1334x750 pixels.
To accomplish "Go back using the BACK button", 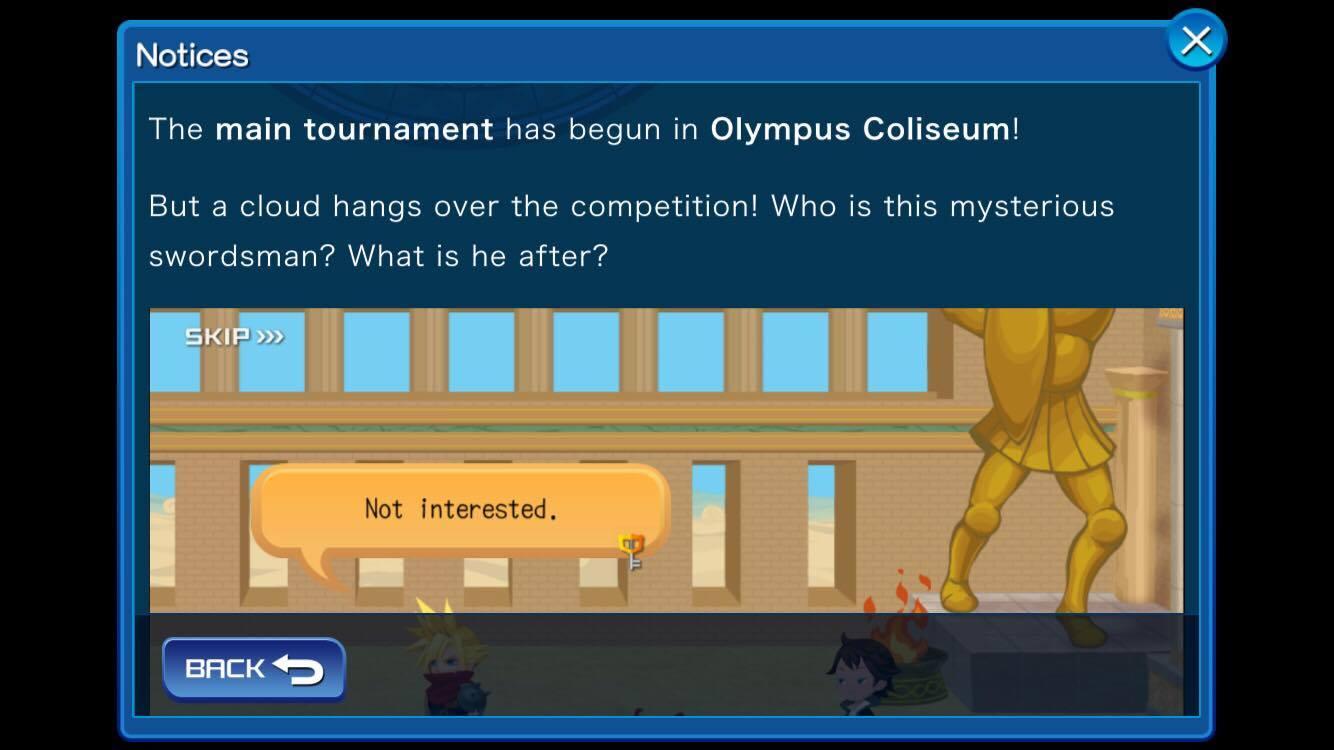I will click(x=254, y=669).
